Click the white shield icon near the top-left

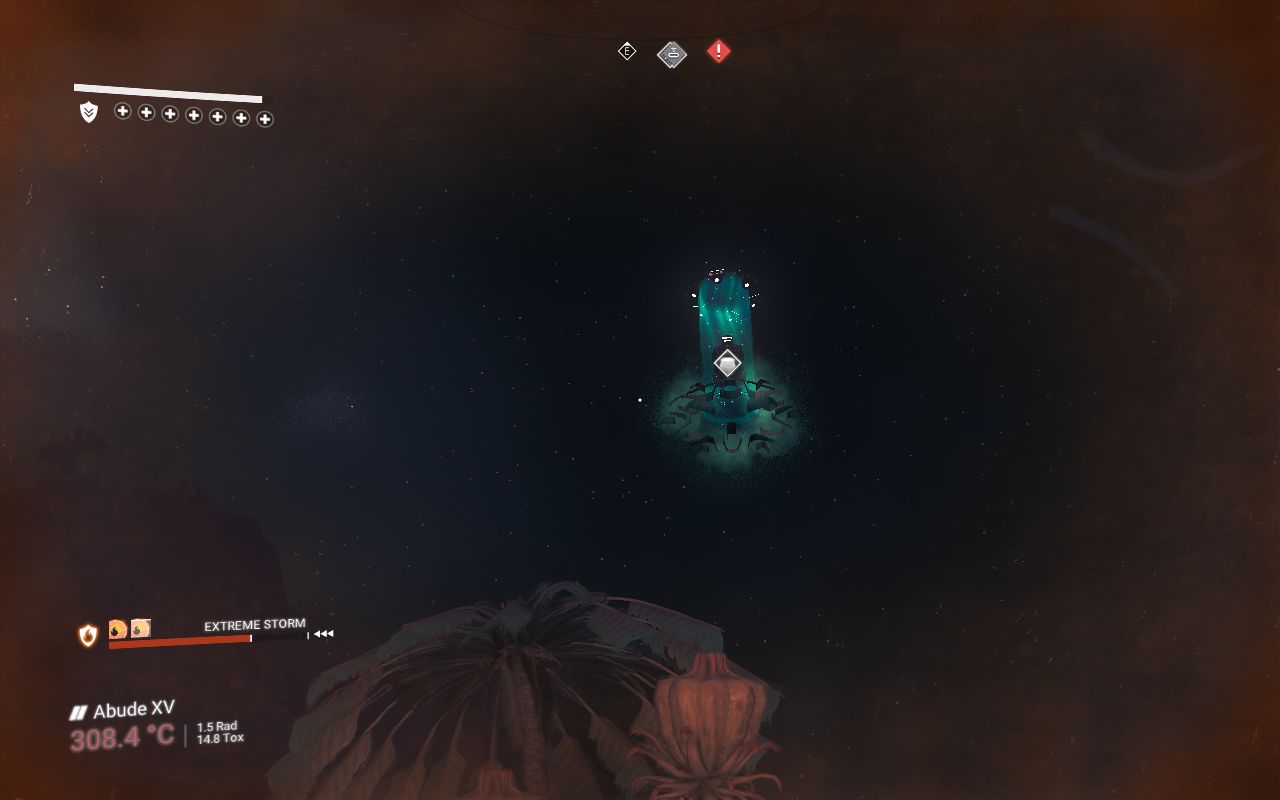[x=89, y=113]
